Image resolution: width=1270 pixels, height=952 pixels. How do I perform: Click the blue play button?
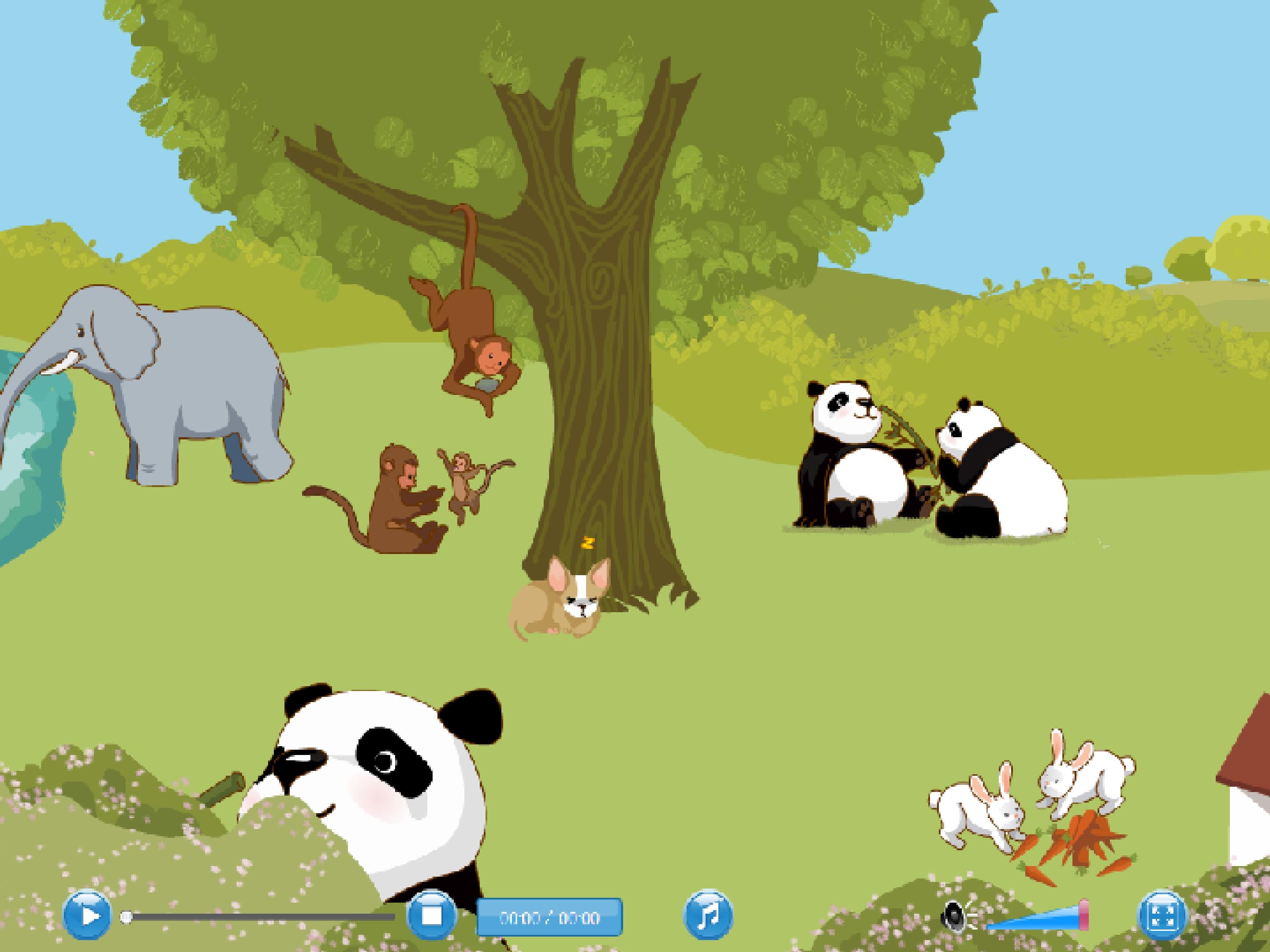pos(87,916)
